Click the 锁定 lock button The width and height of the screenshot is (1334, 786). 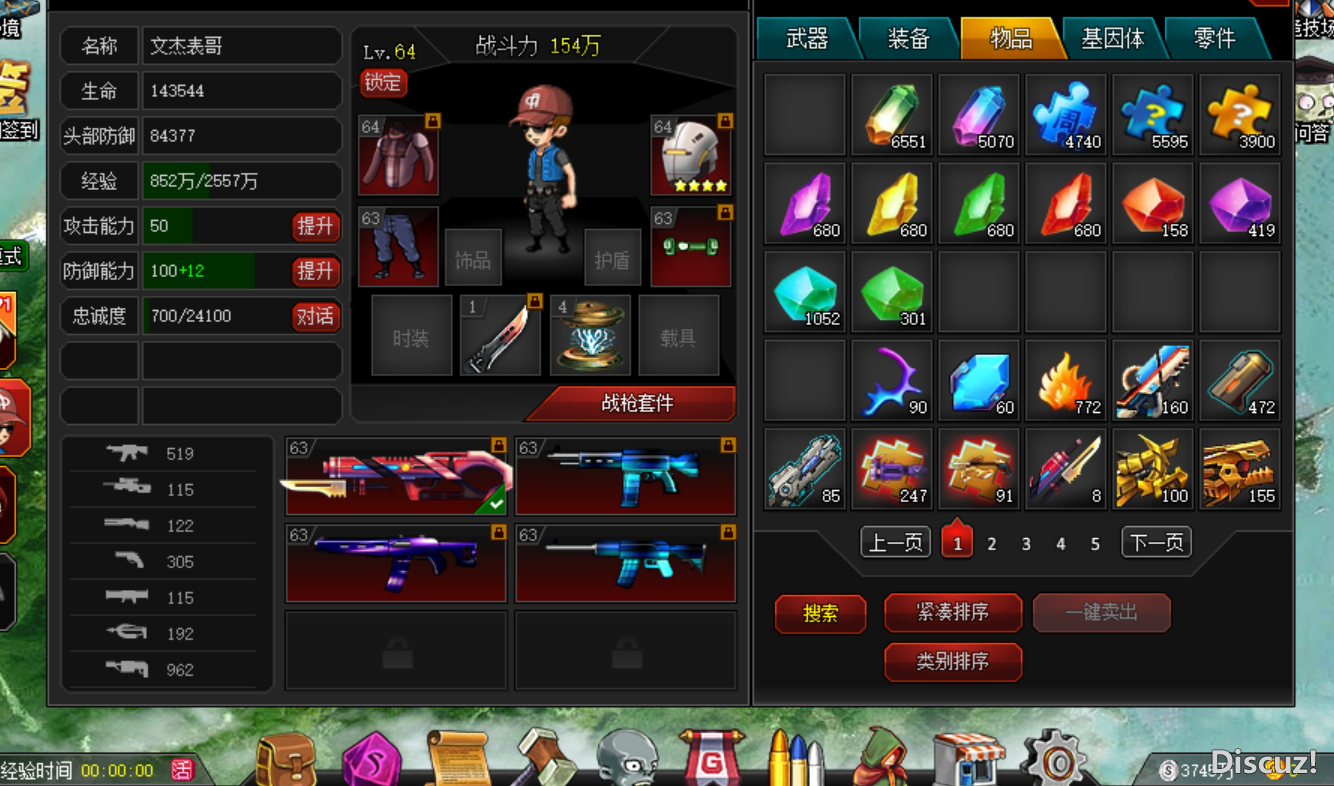coord(383,83)
